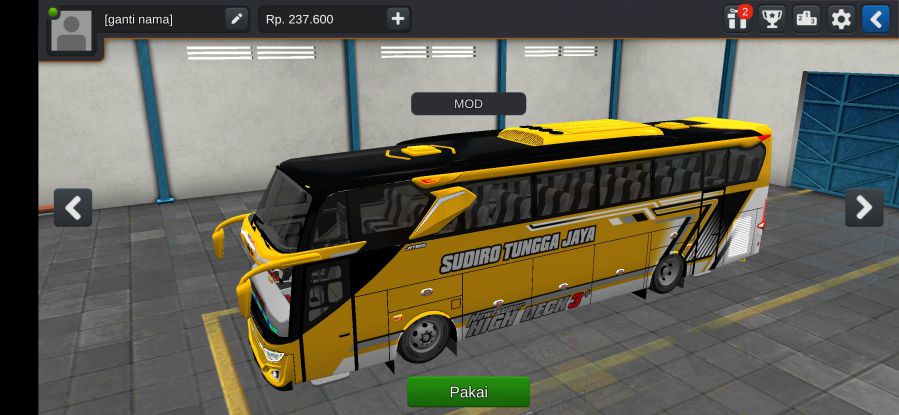
Task: Show the previous bus
Action: (x=73, y=207)
